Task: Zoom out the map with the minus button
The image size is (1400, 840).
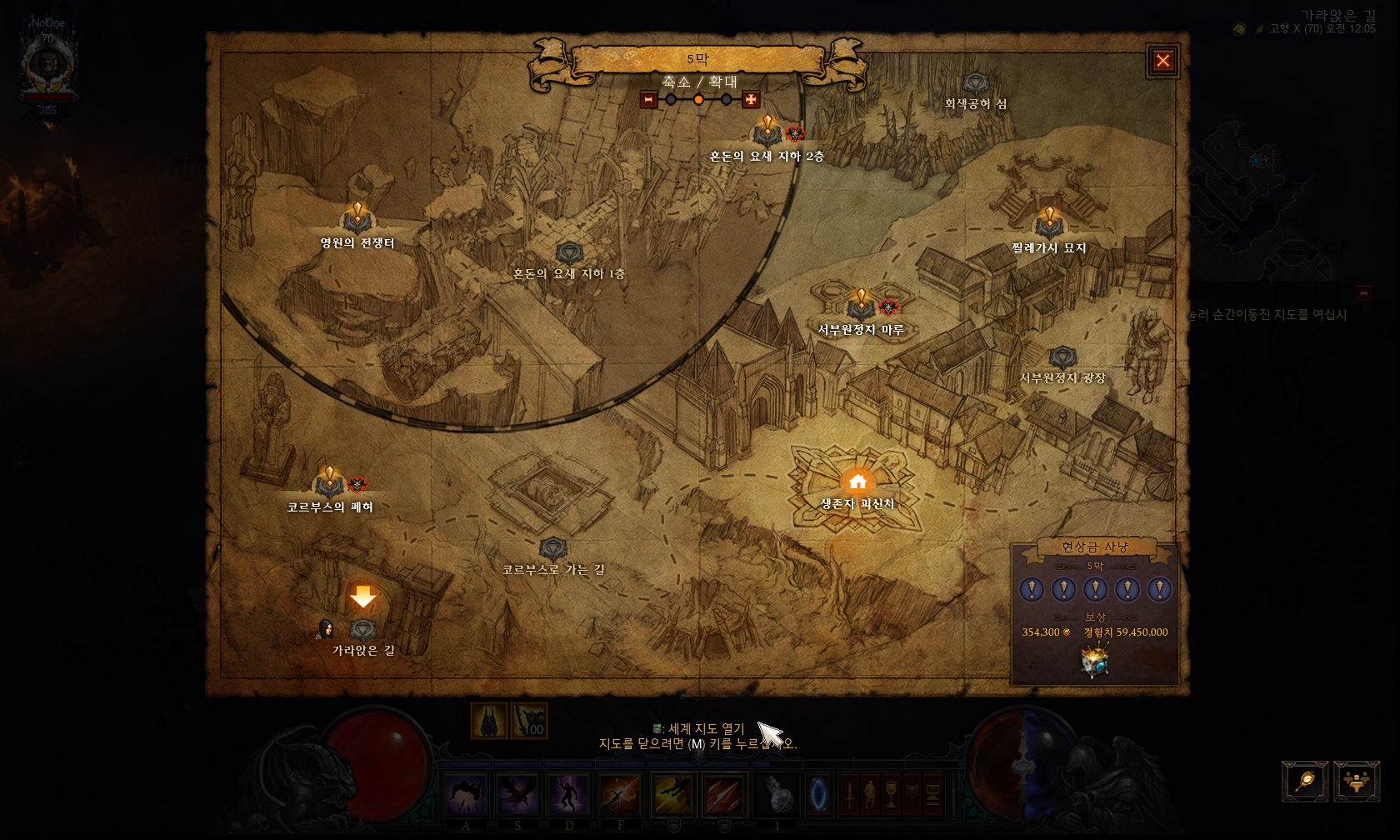Action: tap(648, 100)
